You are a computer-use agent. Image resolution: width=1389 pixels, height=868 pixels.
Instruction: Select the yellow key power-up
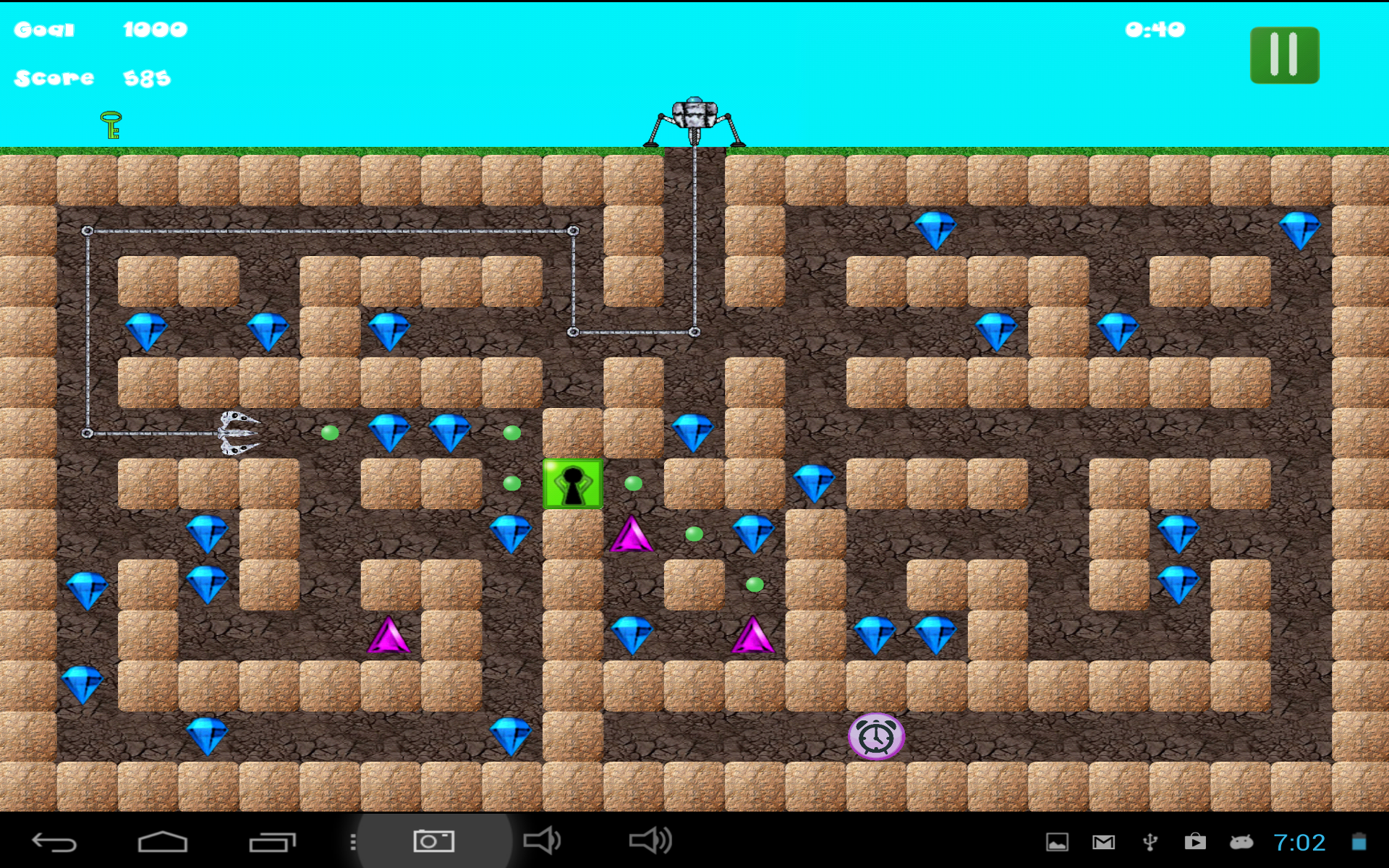(110, 124)
